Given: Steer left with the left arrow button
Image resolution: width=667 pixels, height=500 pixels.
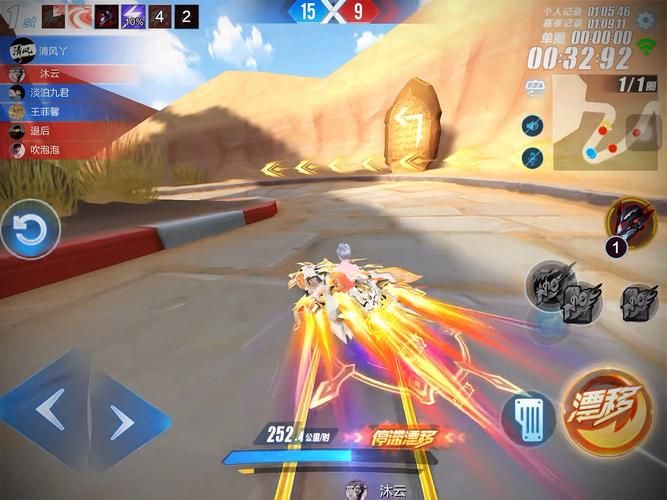Looking at the screenshot, I should click(x=48, y=409).
